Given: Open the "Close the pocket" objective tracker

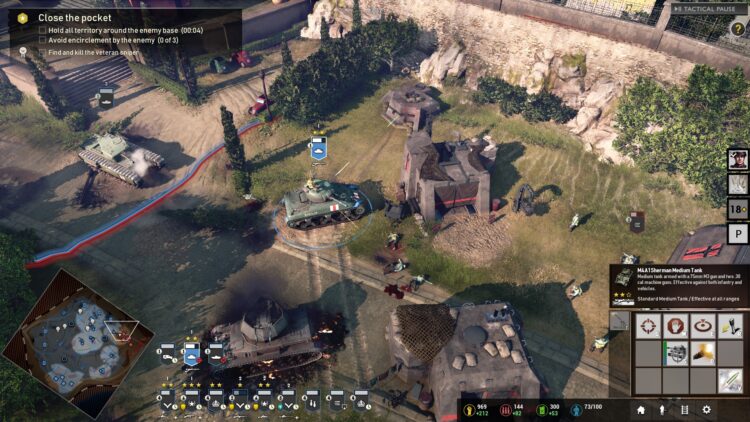Looking at the screenshot, I should point(75,18).
